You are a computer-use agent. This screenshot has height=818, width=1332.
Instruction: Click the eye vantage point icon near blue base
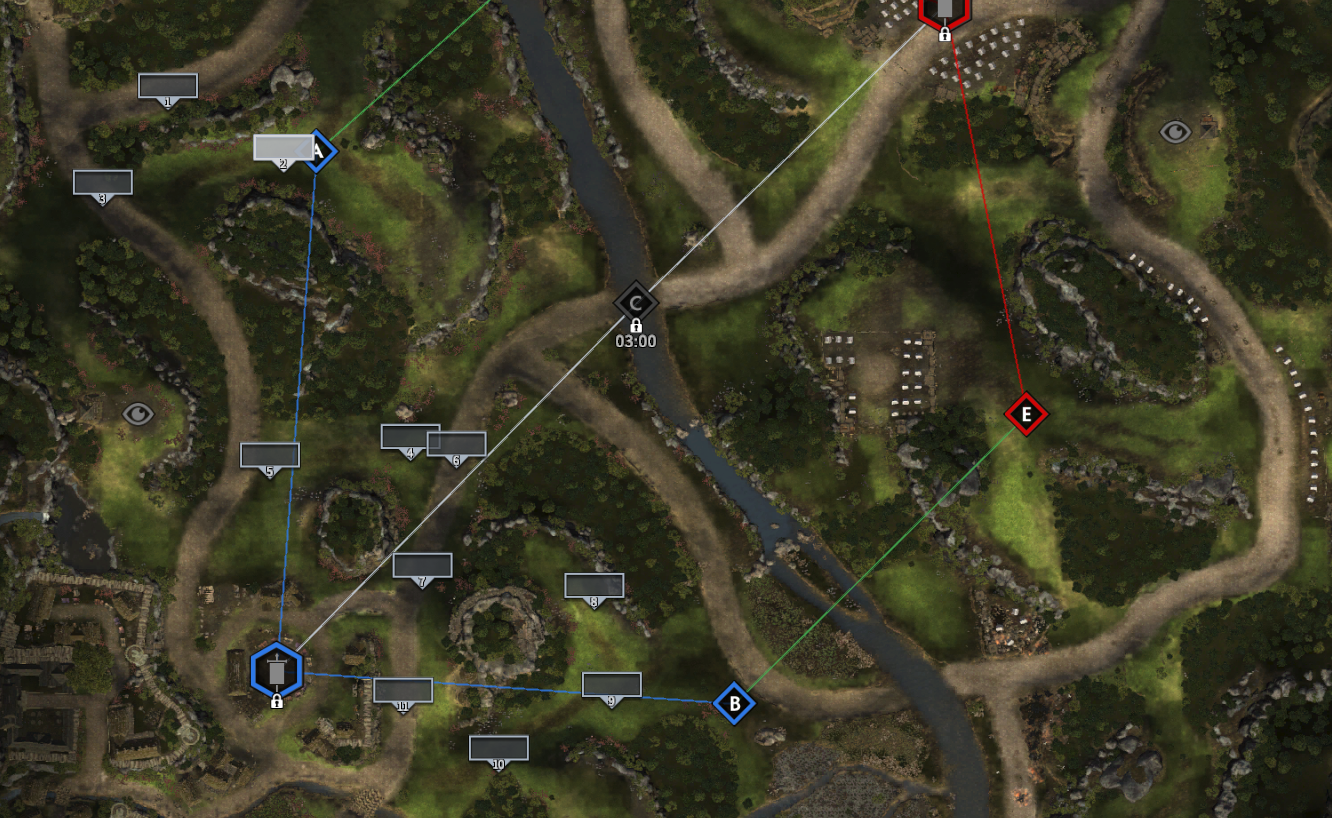tap(138, 413)
